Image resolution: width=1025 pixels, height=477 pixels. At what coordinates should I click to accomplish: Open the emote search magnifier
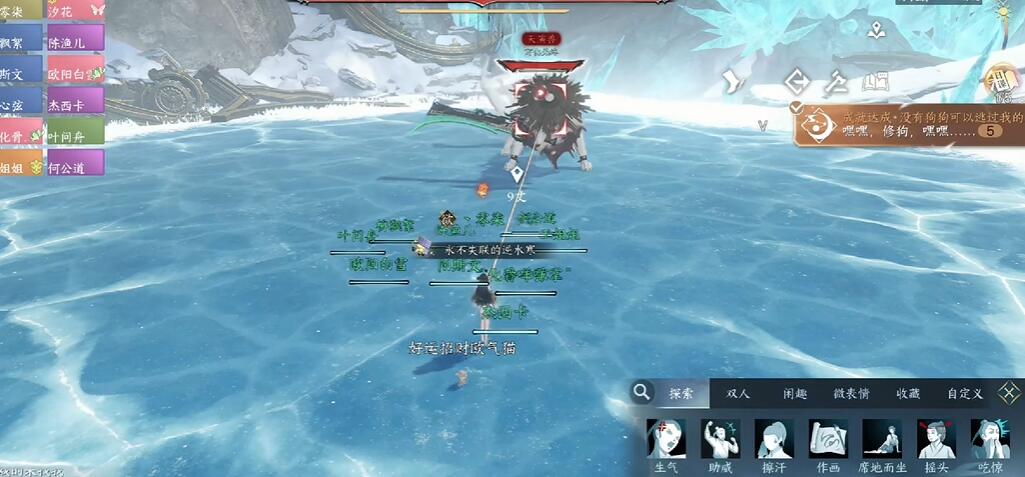(642, 393)
